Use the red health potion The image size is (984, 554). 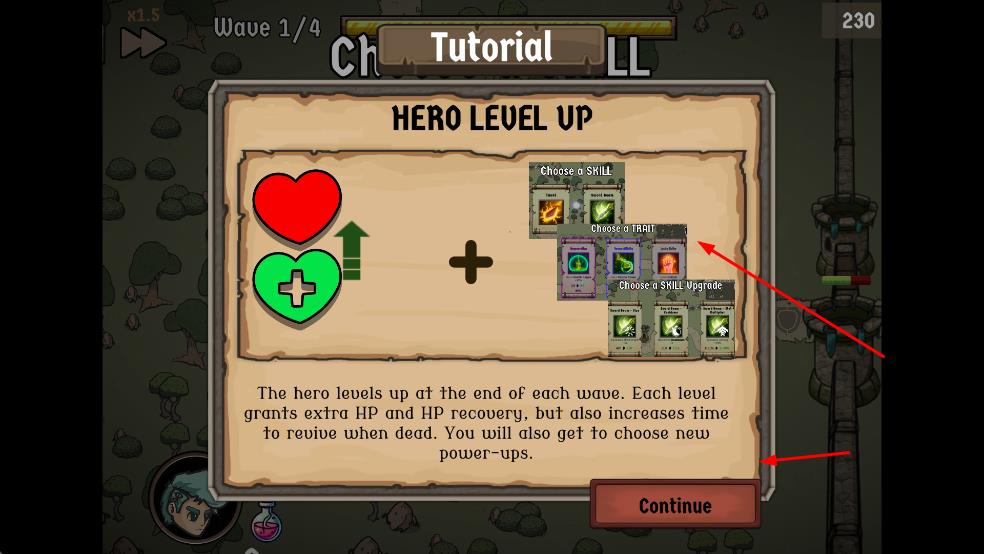[266, 523]
